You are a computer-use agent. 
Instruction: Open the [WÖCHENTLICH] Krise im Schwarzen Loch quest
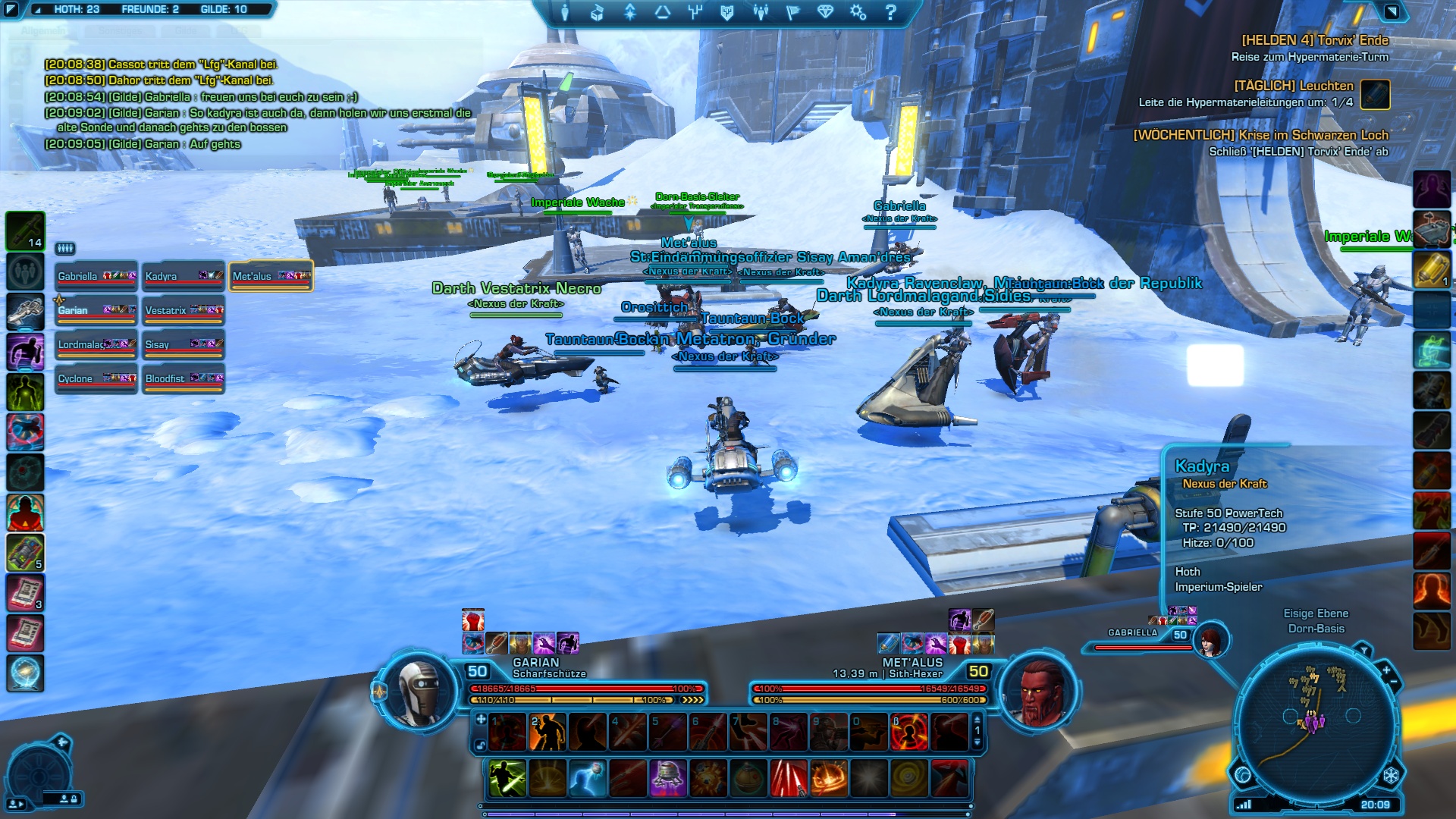[x=1260, y=135]
